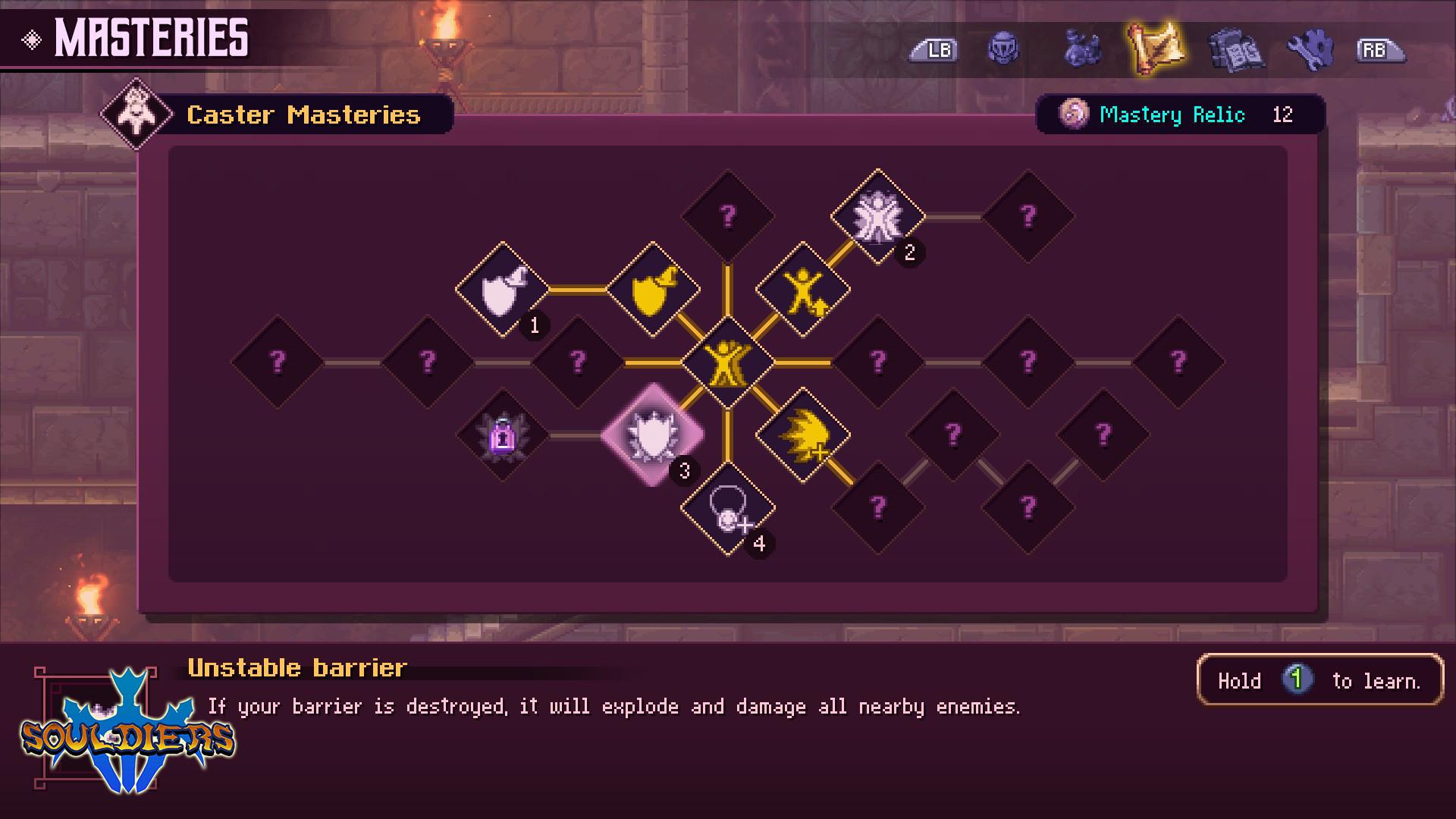1456x819 pixels.
Task: Click the Hold 1 to learn prompt
Action: [x=1319, y=680]
